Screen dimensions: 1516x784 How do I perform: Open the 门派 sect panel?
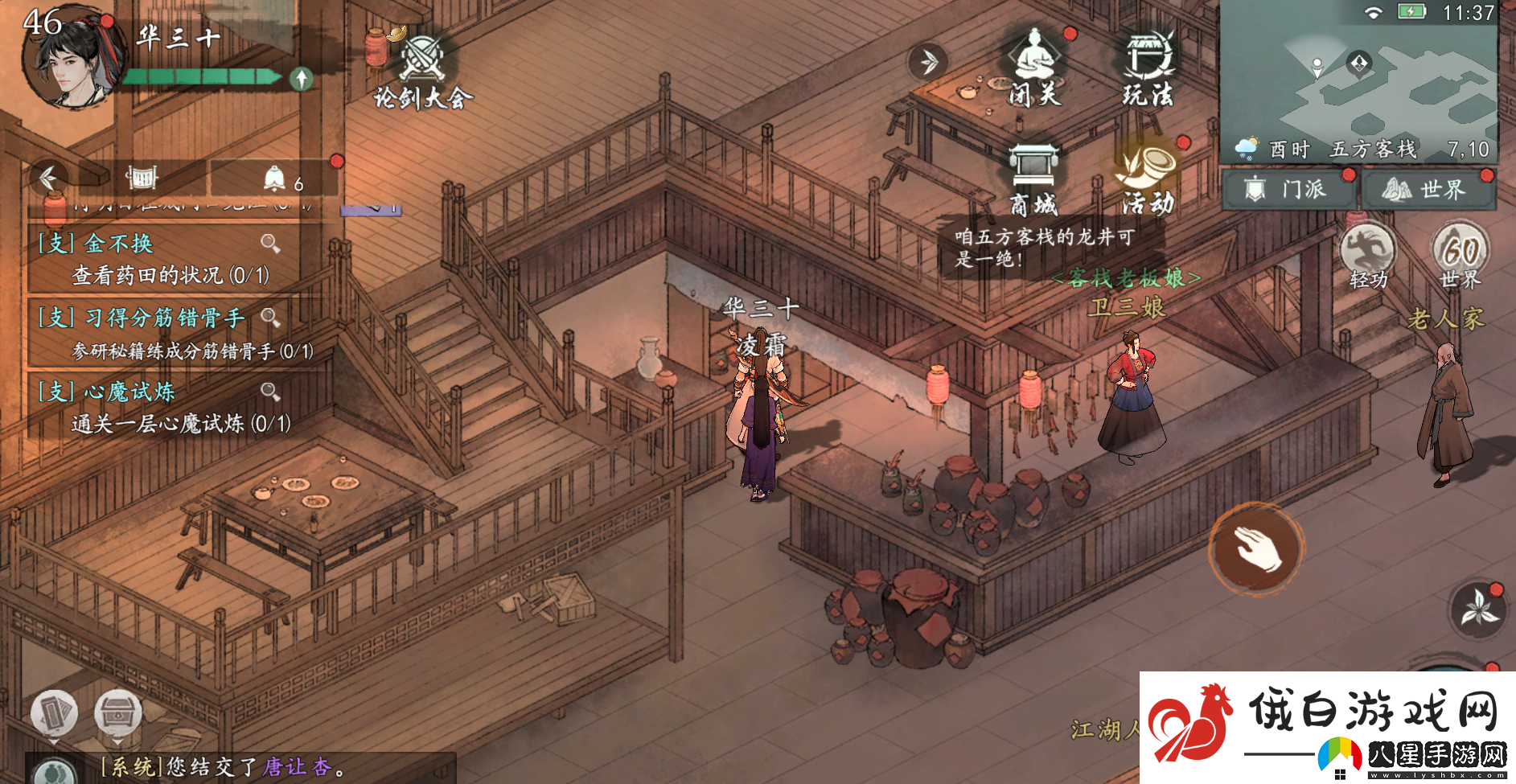point(1289,190)
